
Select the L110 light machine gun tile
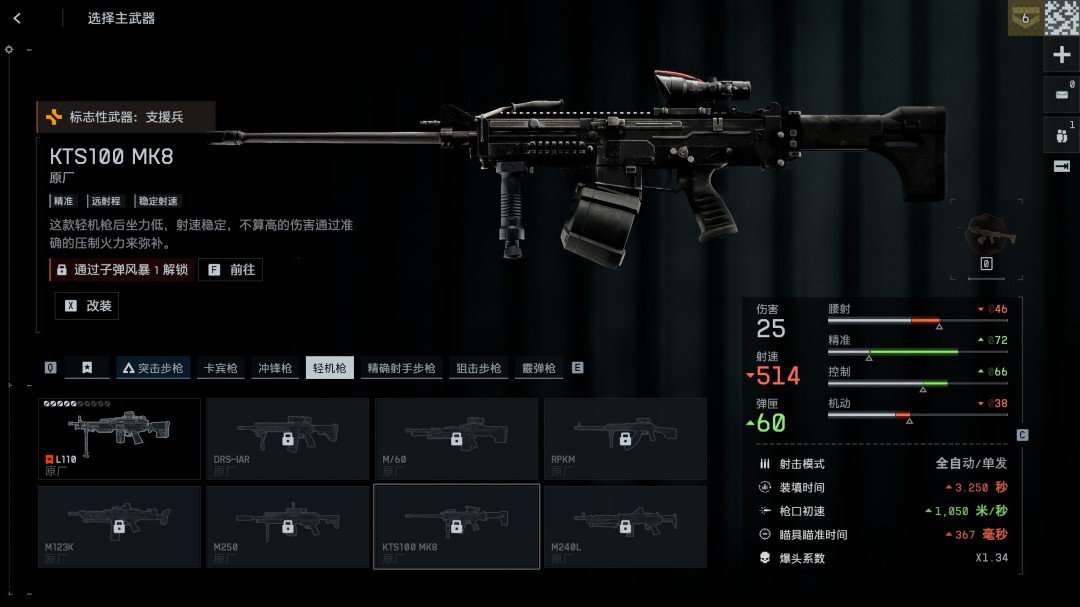[119, 438]
